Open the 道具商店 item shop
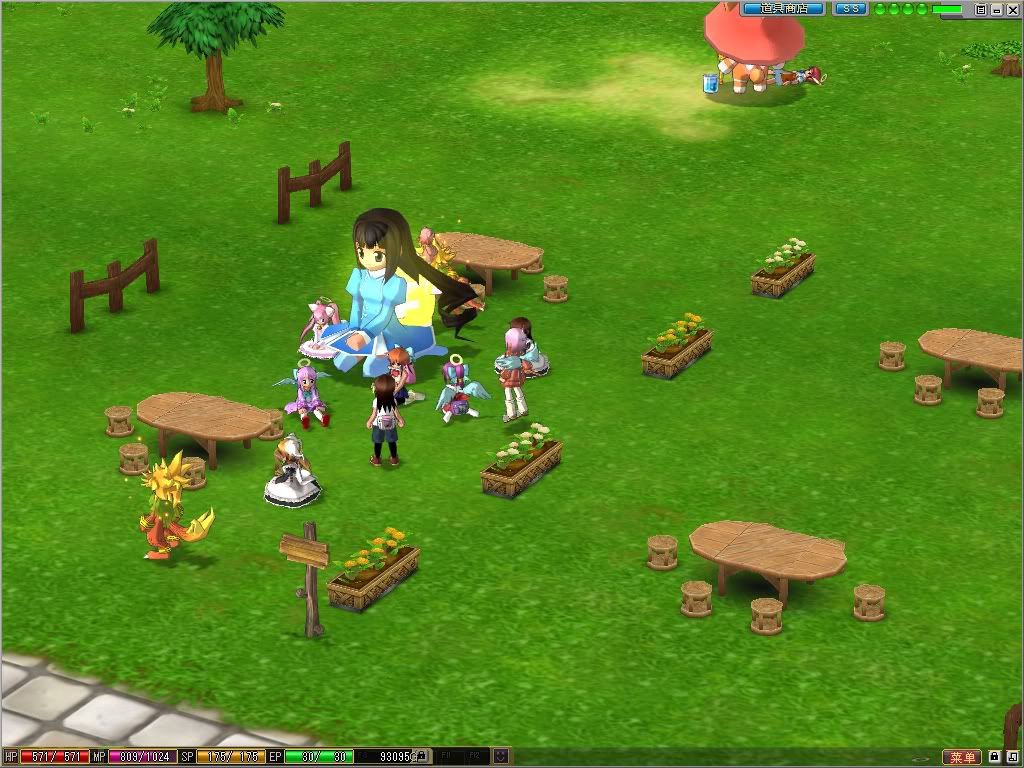 pyautogui.click(x=783, y=9)
